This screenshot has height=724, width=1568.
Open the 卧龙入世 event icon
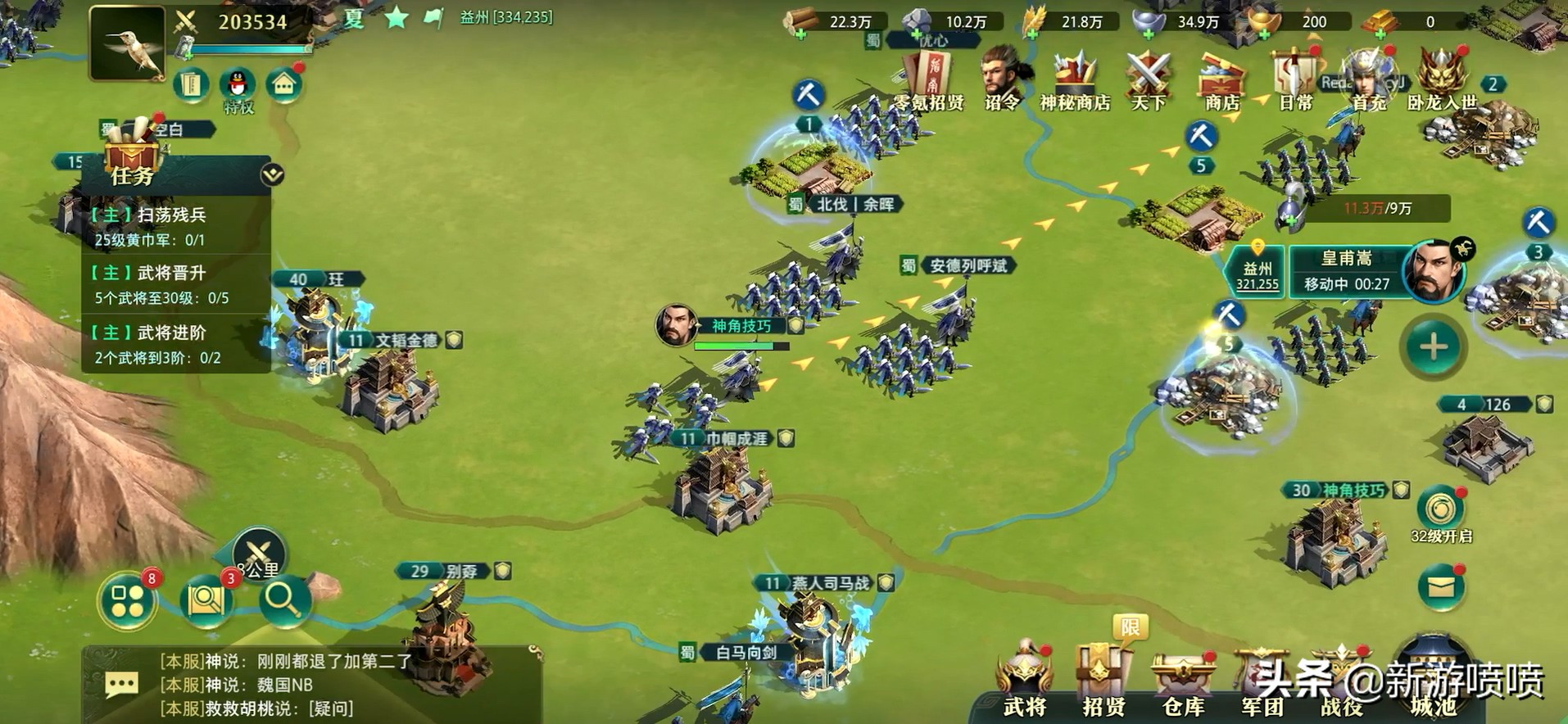pos(1441,80)
